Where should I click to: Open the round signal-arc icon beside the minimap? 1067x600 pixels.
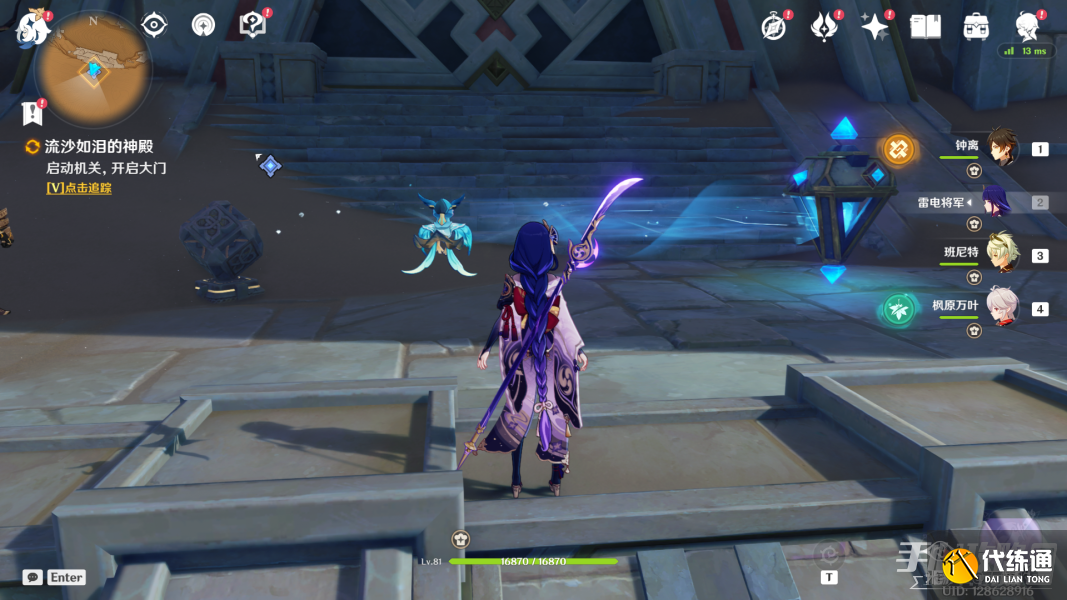tap(203, 25)
